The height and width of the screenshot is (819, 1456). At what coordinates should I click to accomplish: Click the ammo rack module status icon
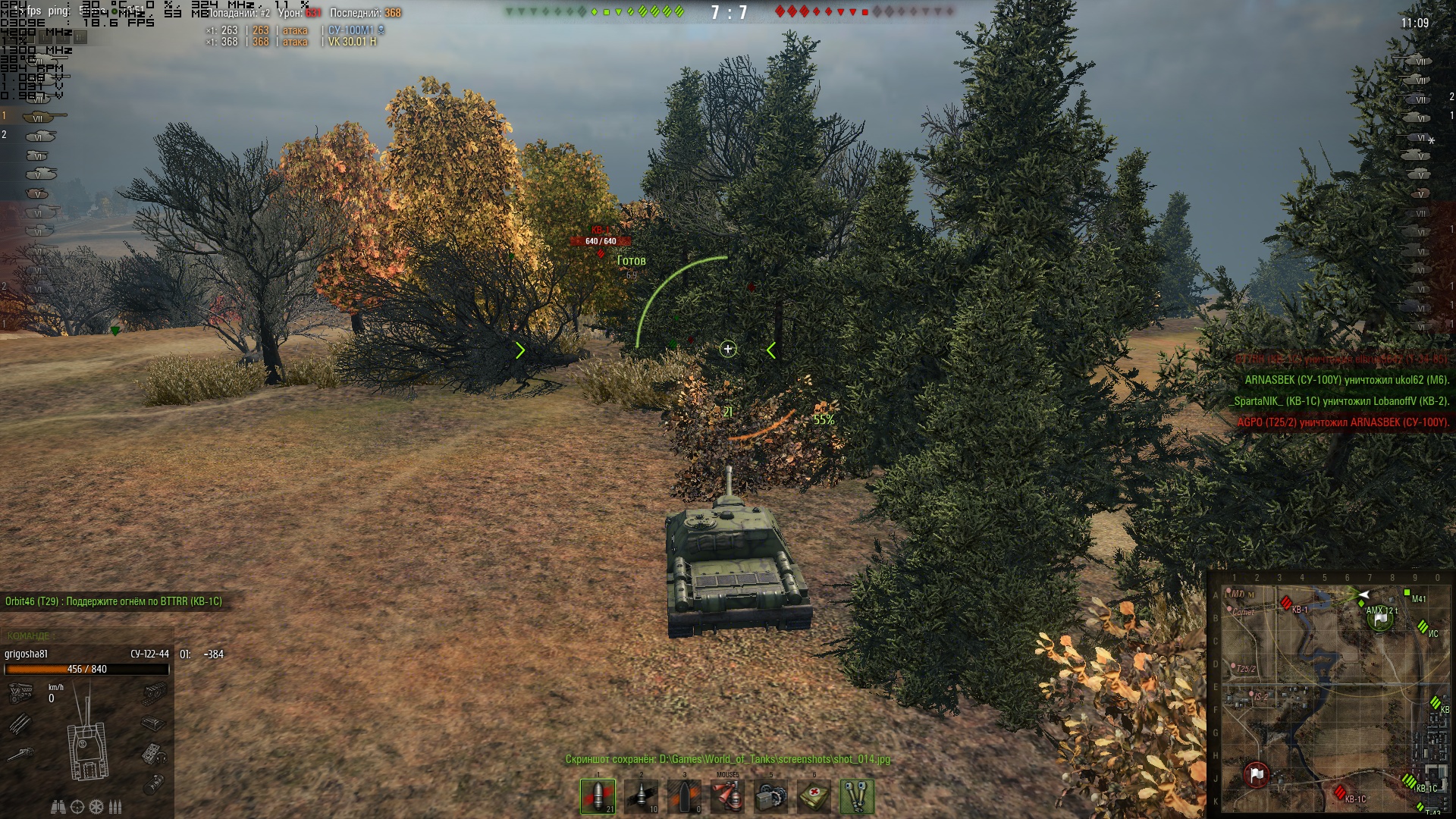pyautogui.click(x=20, y=723)
